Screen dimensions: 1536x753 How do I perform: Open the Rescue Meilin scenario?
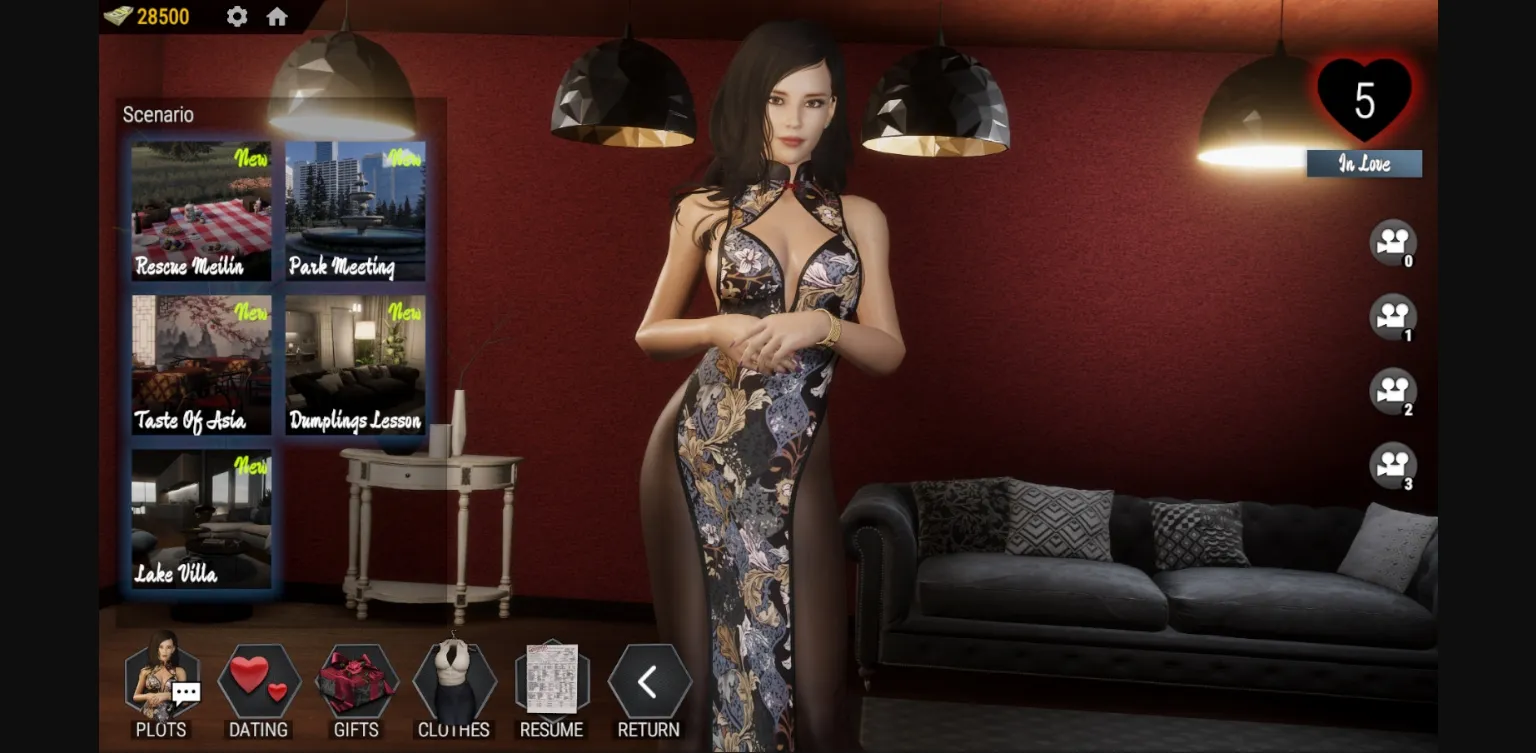pyautogui.click(x=200, y=210)
